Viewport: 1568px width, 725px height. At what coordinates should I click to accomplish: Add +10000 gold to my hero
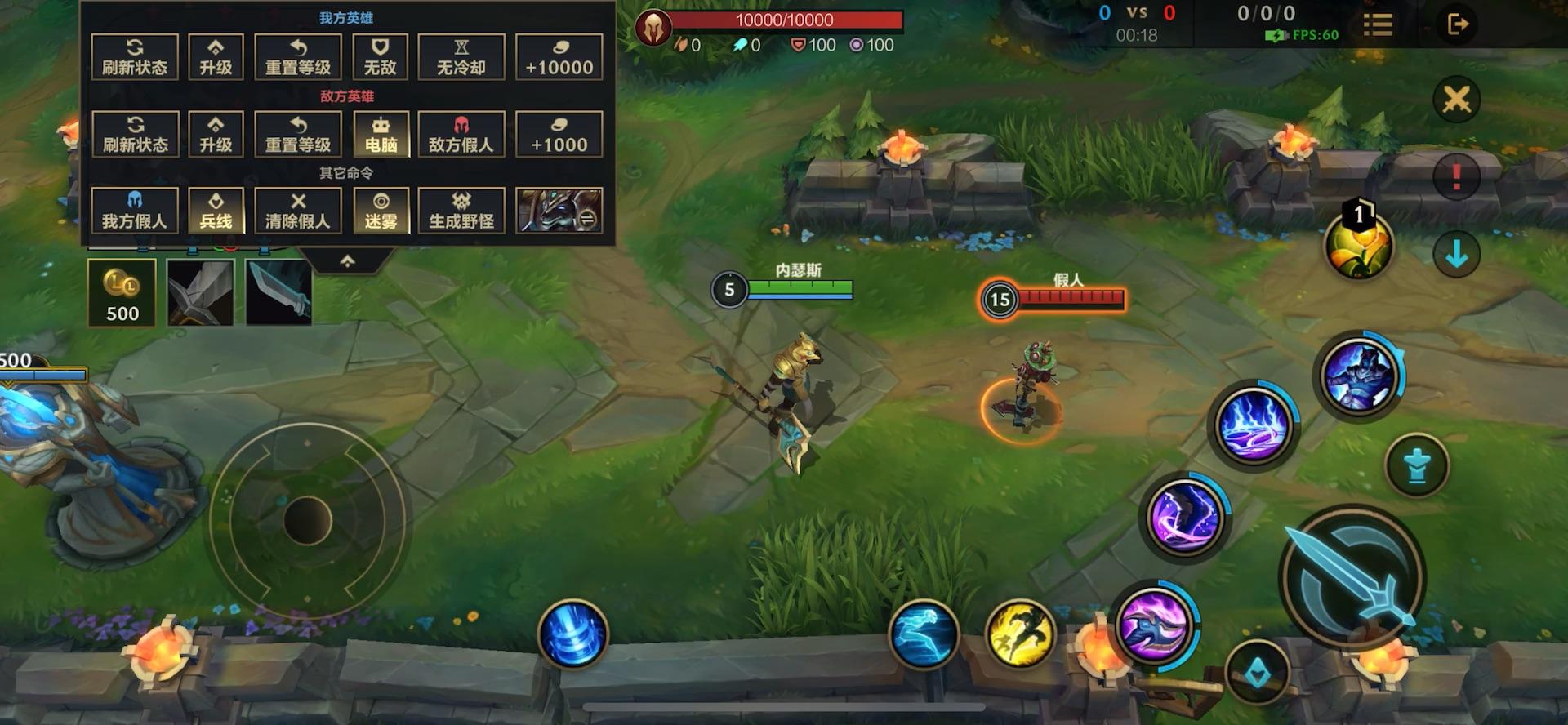[x=559, y=56]
